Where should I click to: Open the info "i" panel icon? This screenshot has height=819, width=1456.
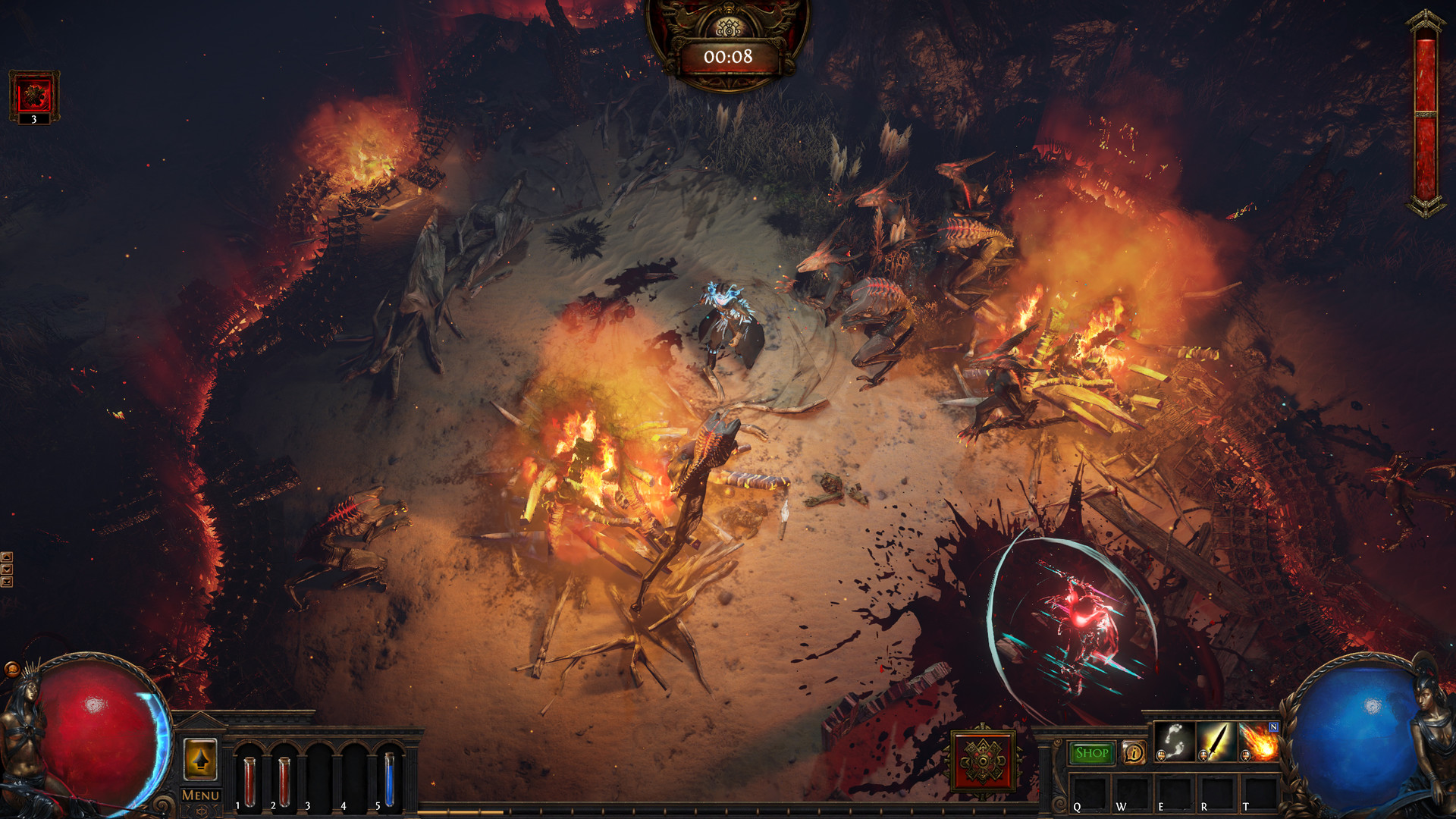tap(1134, 753)
